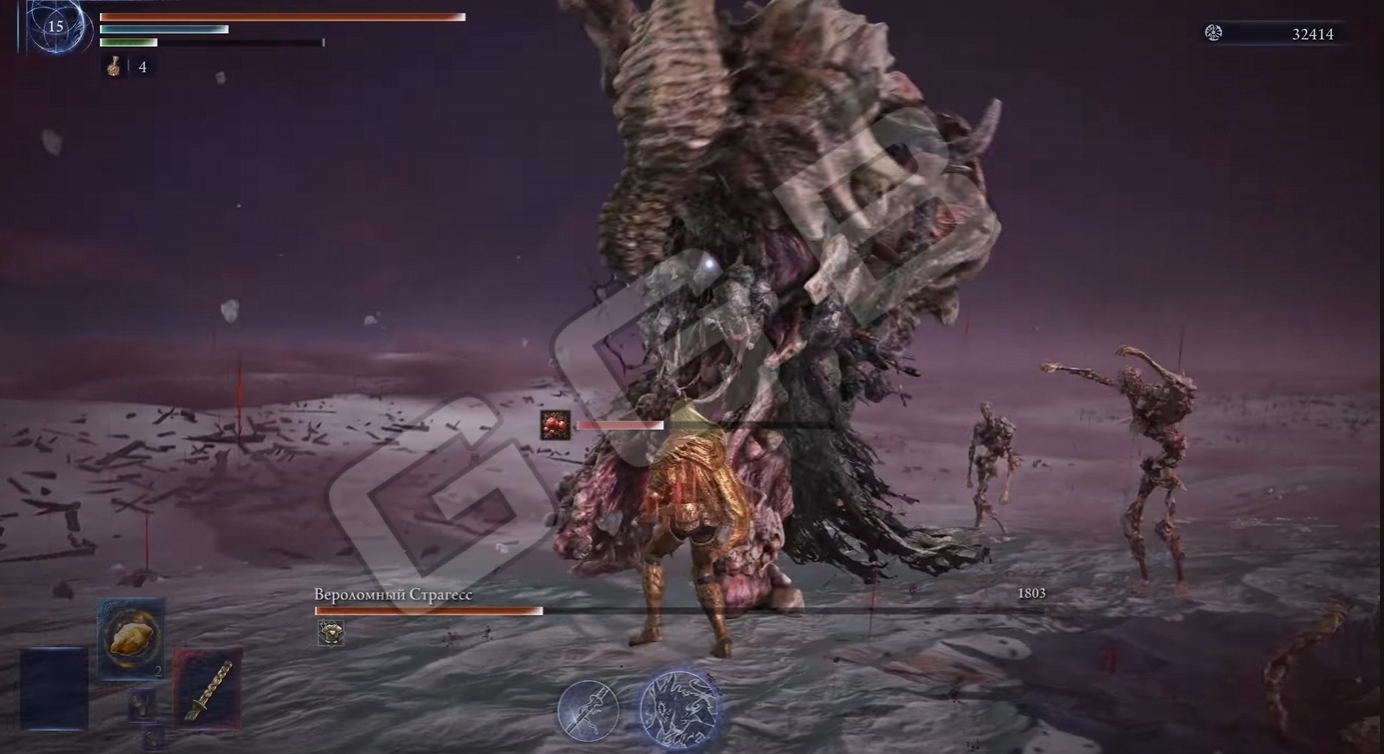This screenshot has width=1384, height=754.
Task: Click the red berries status effect icon
Action: [x=555, y=425]
